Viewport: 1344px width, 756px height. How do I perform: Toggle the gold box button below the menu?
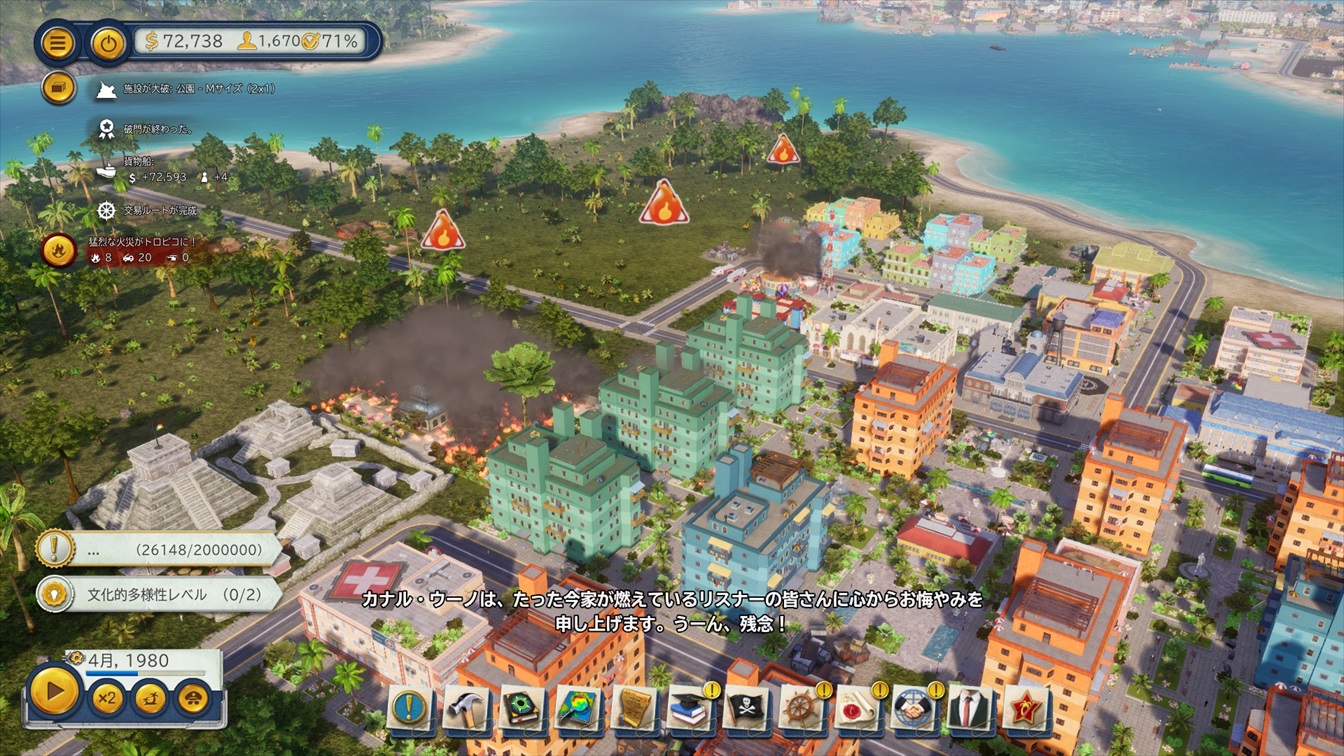(x=59, y=88)
